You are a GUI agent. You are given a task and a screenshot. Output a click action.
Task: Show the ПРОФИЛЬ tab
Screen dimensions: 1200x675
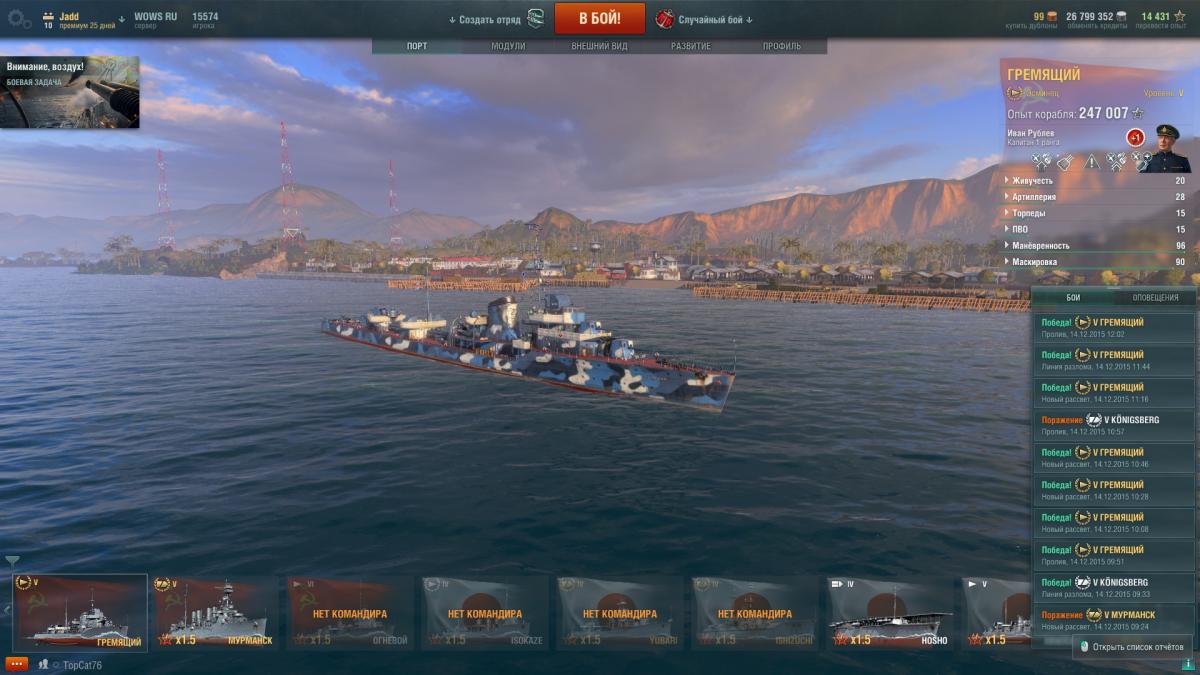(x=781, y=47)
